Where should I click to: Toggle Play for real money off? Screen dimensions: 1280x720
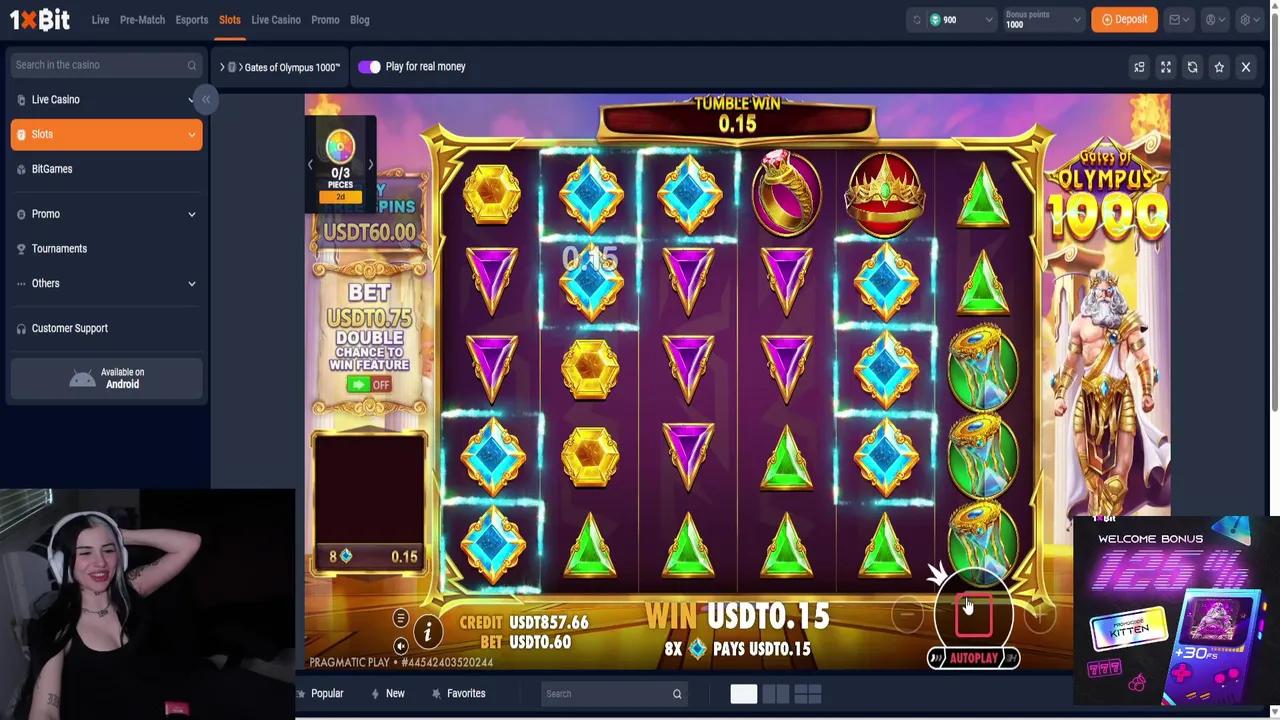click(369, 66)
